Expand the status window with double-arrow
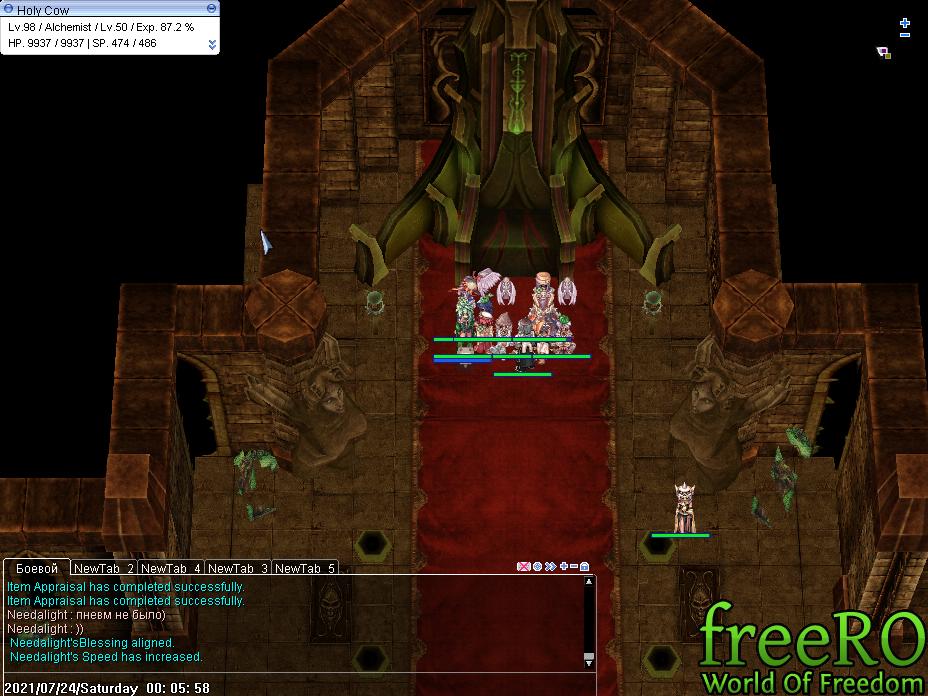 pyautogui.click(x=212, y=44)
